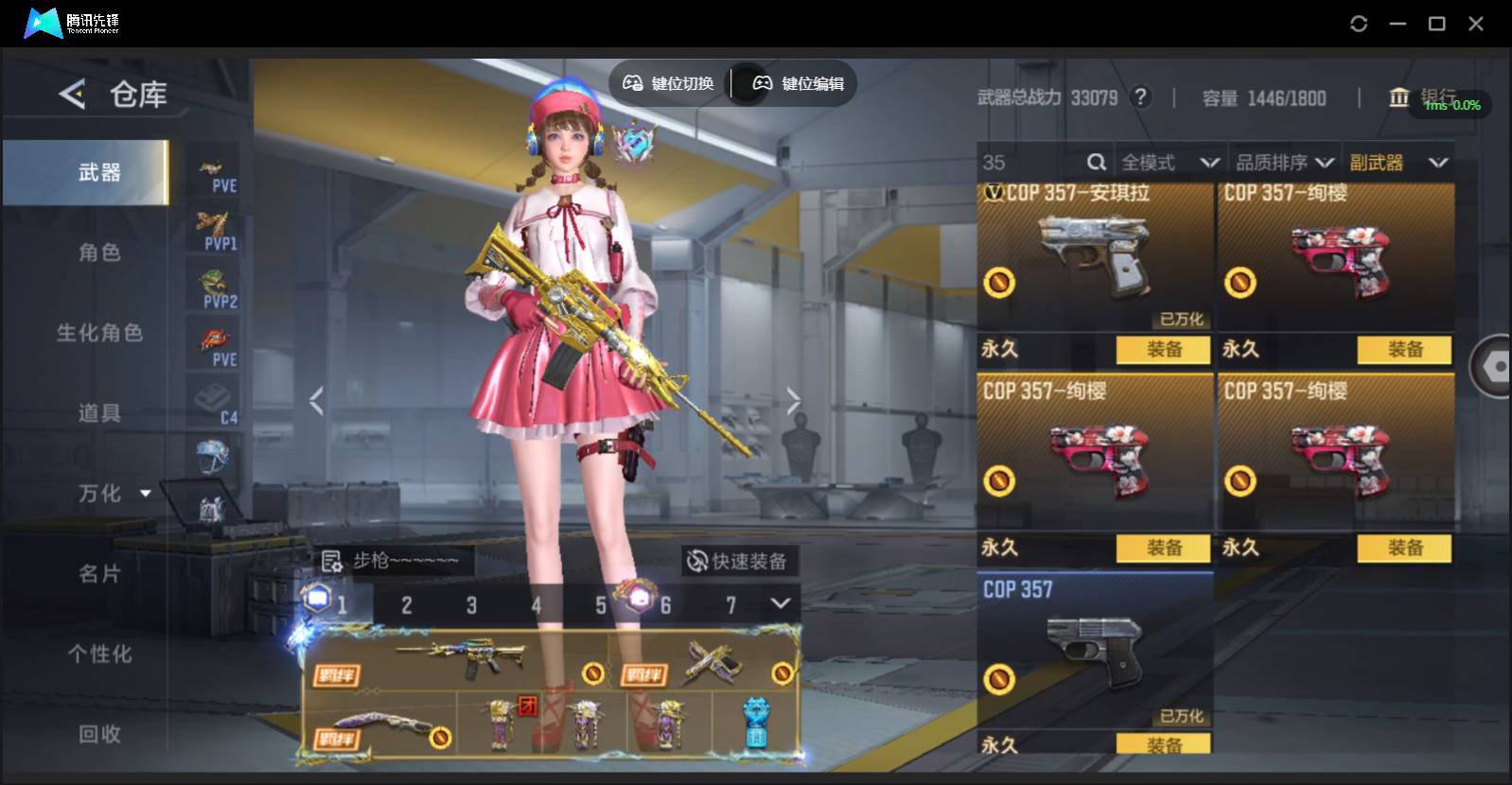
Task: Switch to the 角色 character tab
Action: (99, 253)
